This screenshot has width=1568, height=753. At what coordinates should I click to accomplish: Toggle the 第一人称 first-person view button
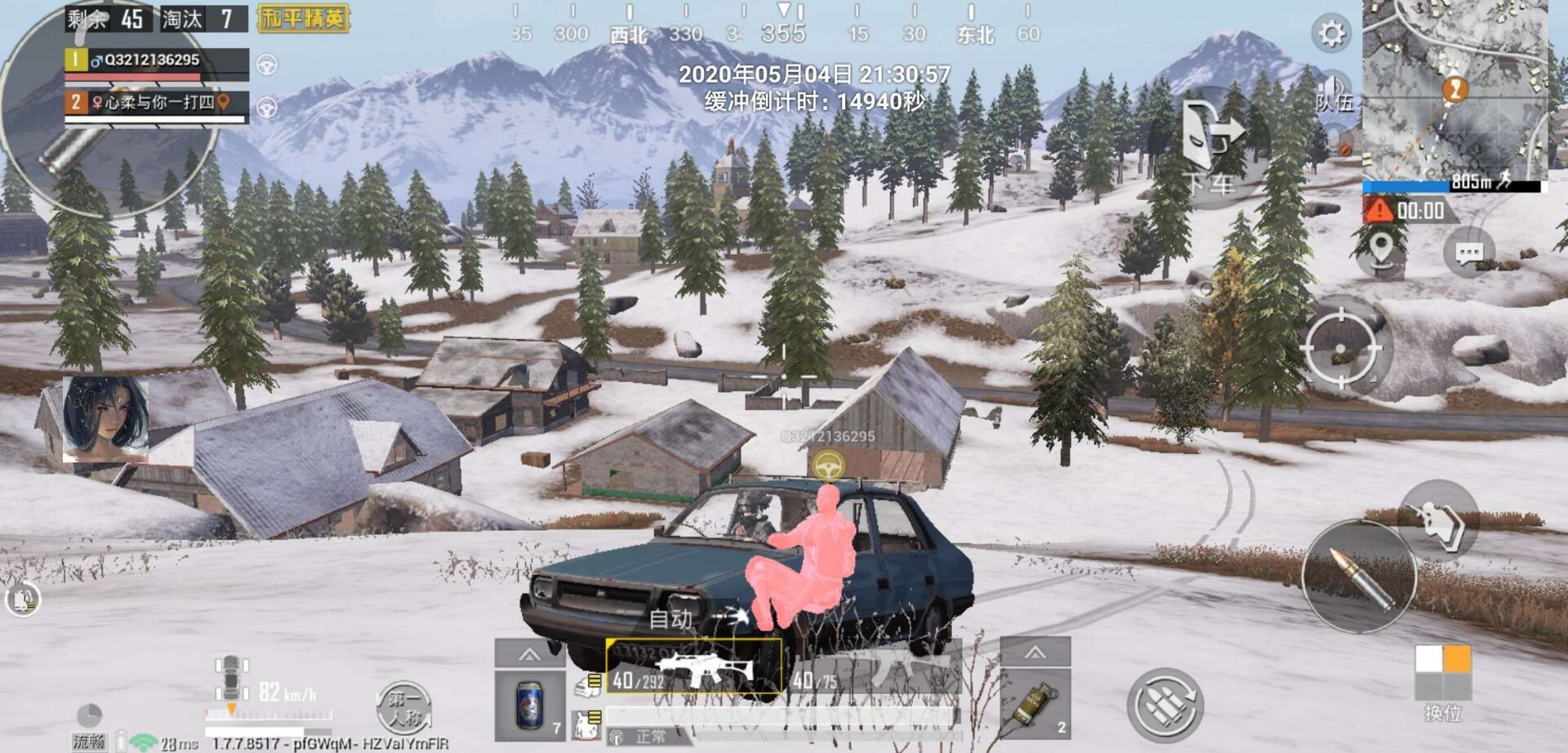click(403, 708)
